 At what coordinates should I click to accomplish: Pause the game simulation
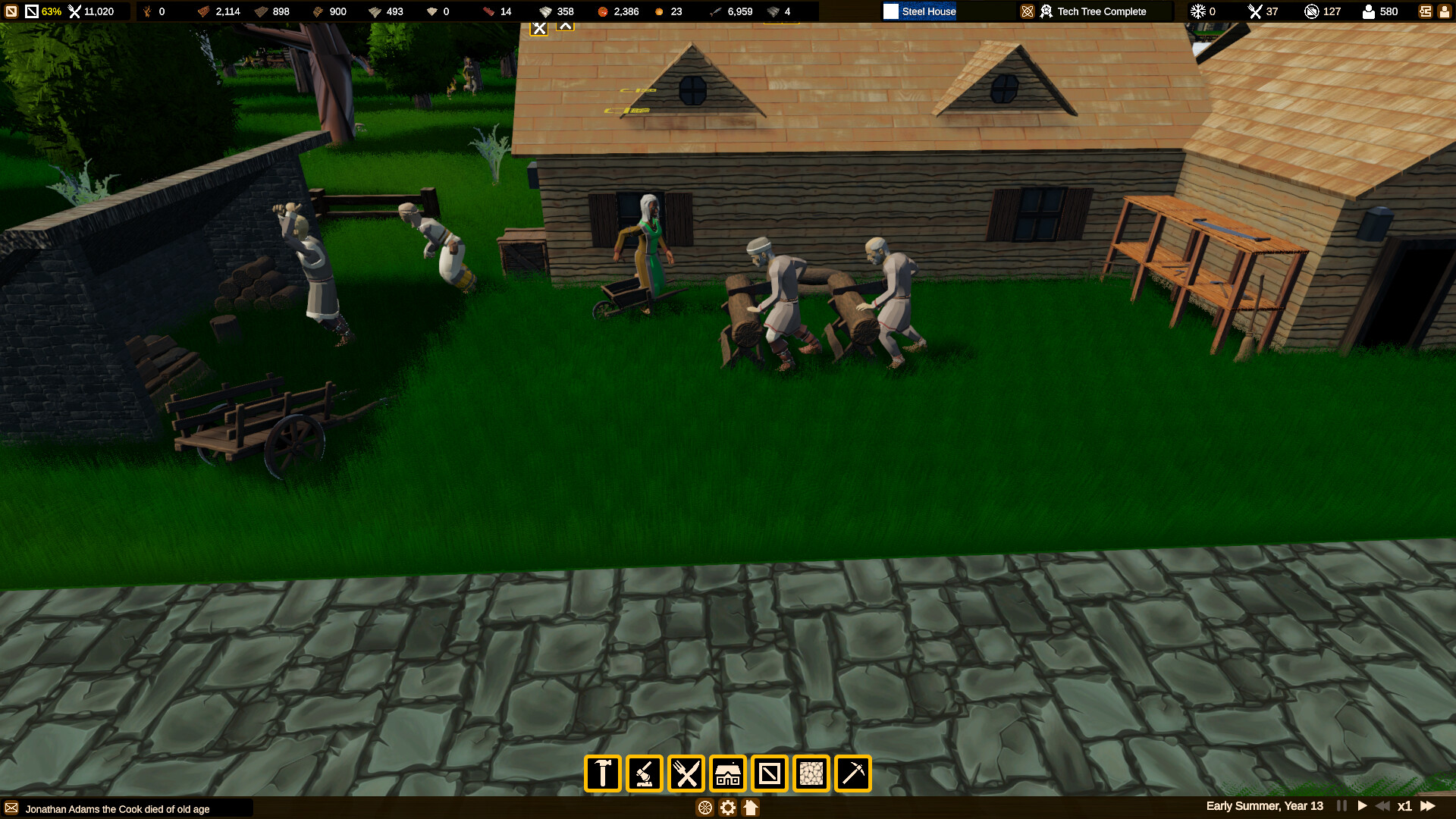pos(1341,806)
